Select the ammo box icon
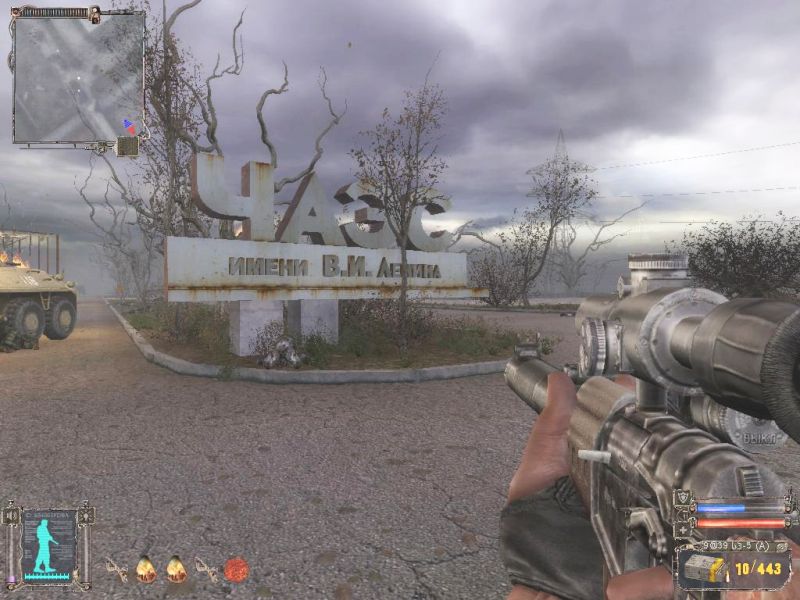Screen dimensions: 800x600 click(x=706, y=569)
